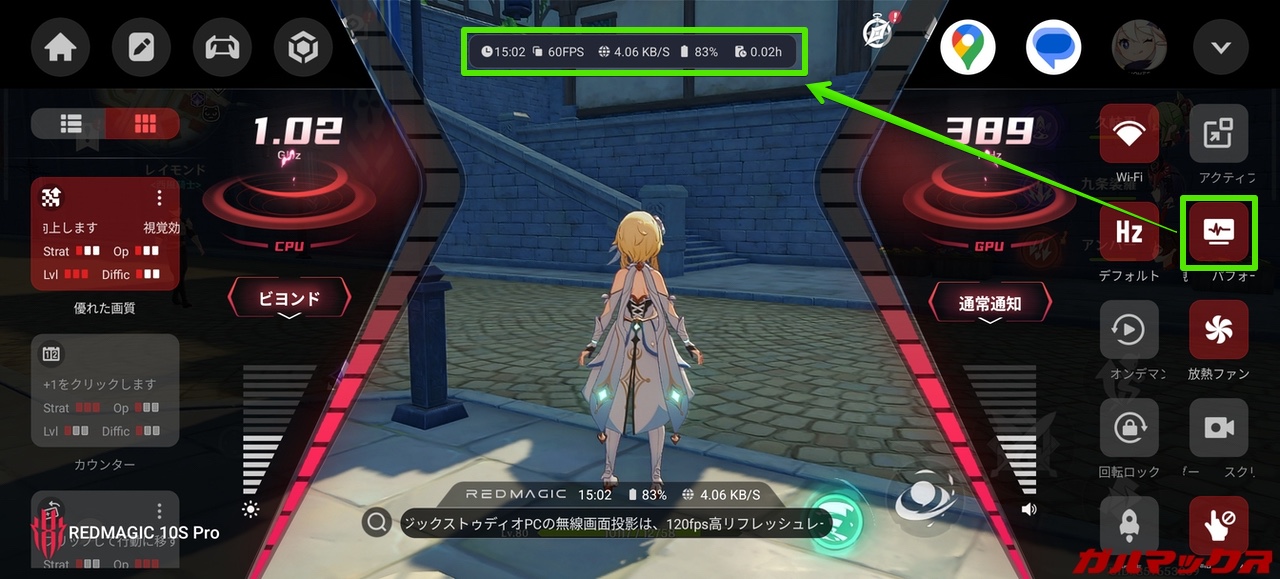Switch to the list view layout
1280x579 pixels.
click(x=70, y=123)
